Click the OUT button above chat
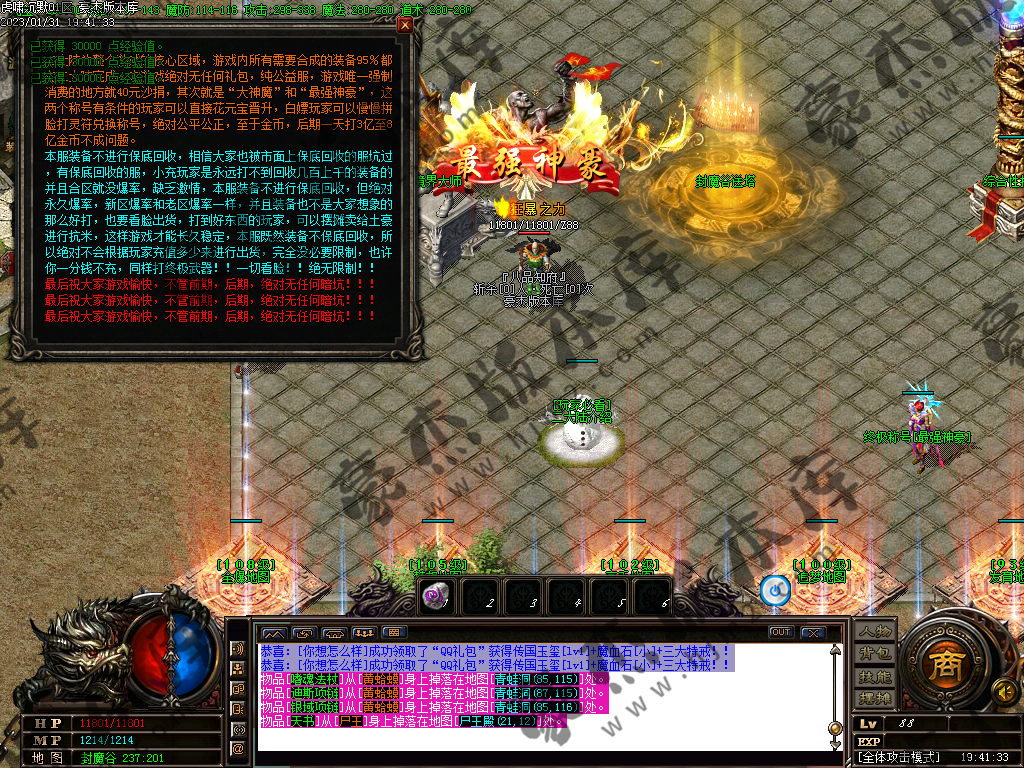This screenshot has height=768, width=1024. [x=781, y=632]
